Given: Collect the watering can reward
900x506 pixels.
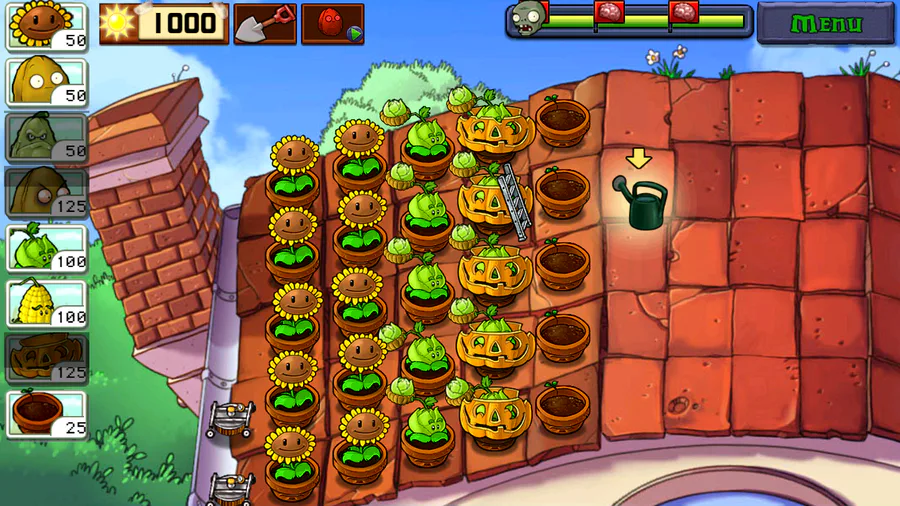Looking at the screenshot, I should click(639, 203).
